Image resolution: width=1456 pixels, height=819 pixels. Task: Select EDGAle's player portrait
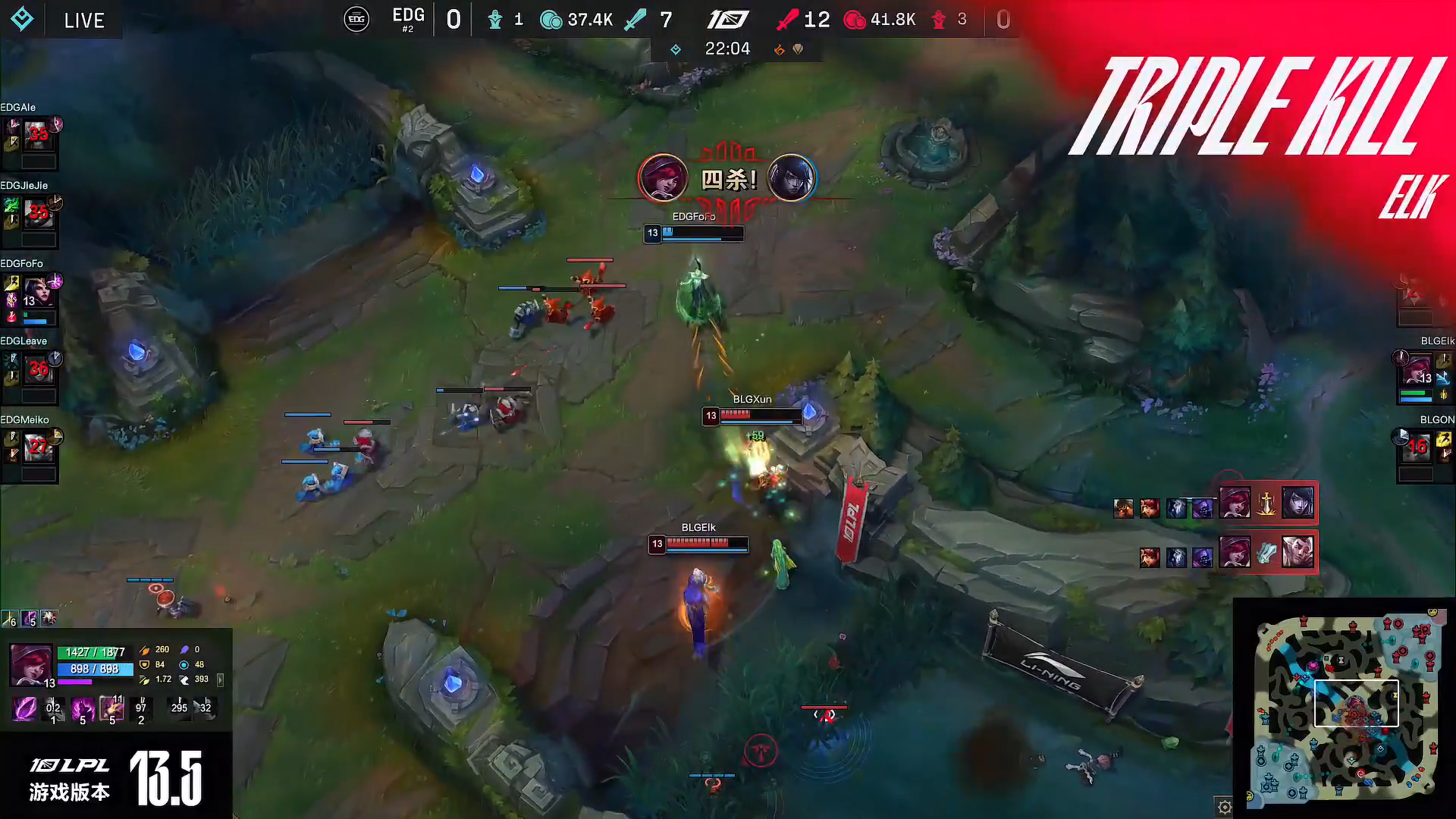click(37, 135)
